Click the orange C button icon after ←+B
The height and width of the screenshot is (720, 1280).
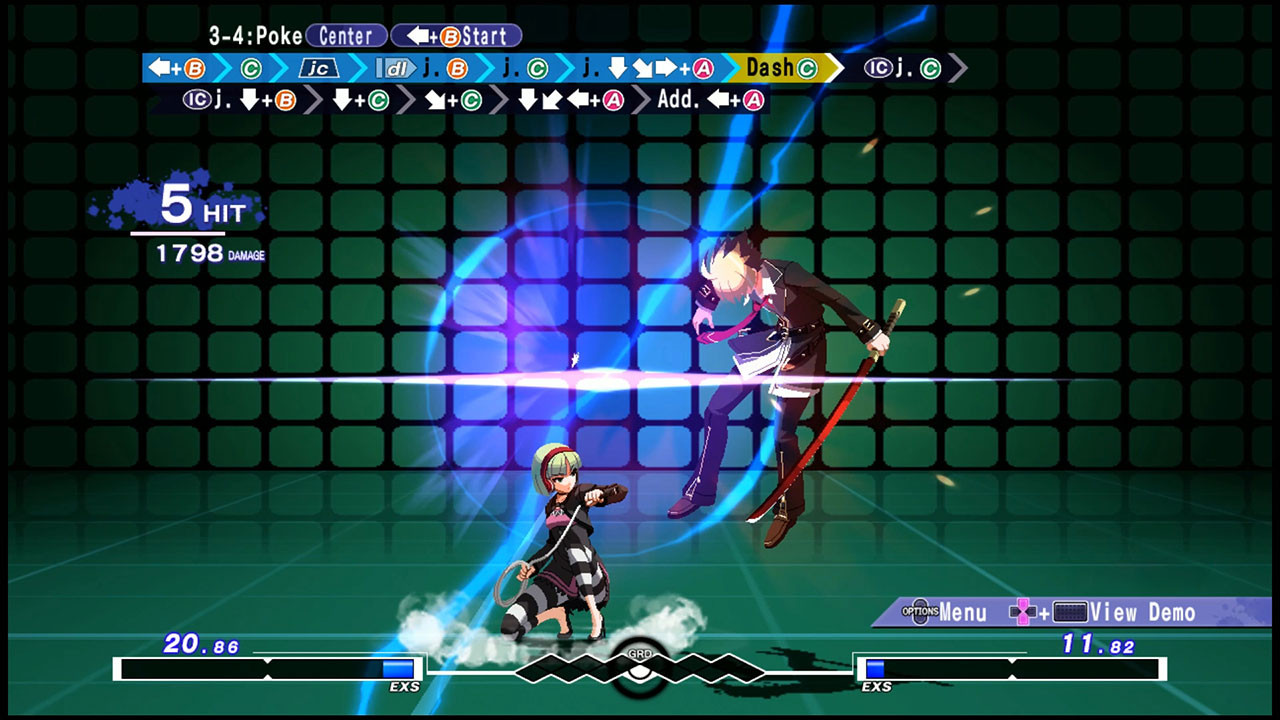252,70
